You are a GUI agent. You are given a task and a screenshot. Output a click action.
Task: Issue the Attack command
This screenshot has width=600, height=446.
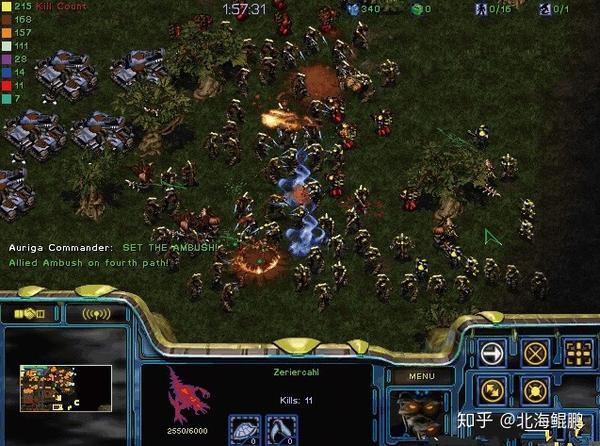[x=578, y=352]
